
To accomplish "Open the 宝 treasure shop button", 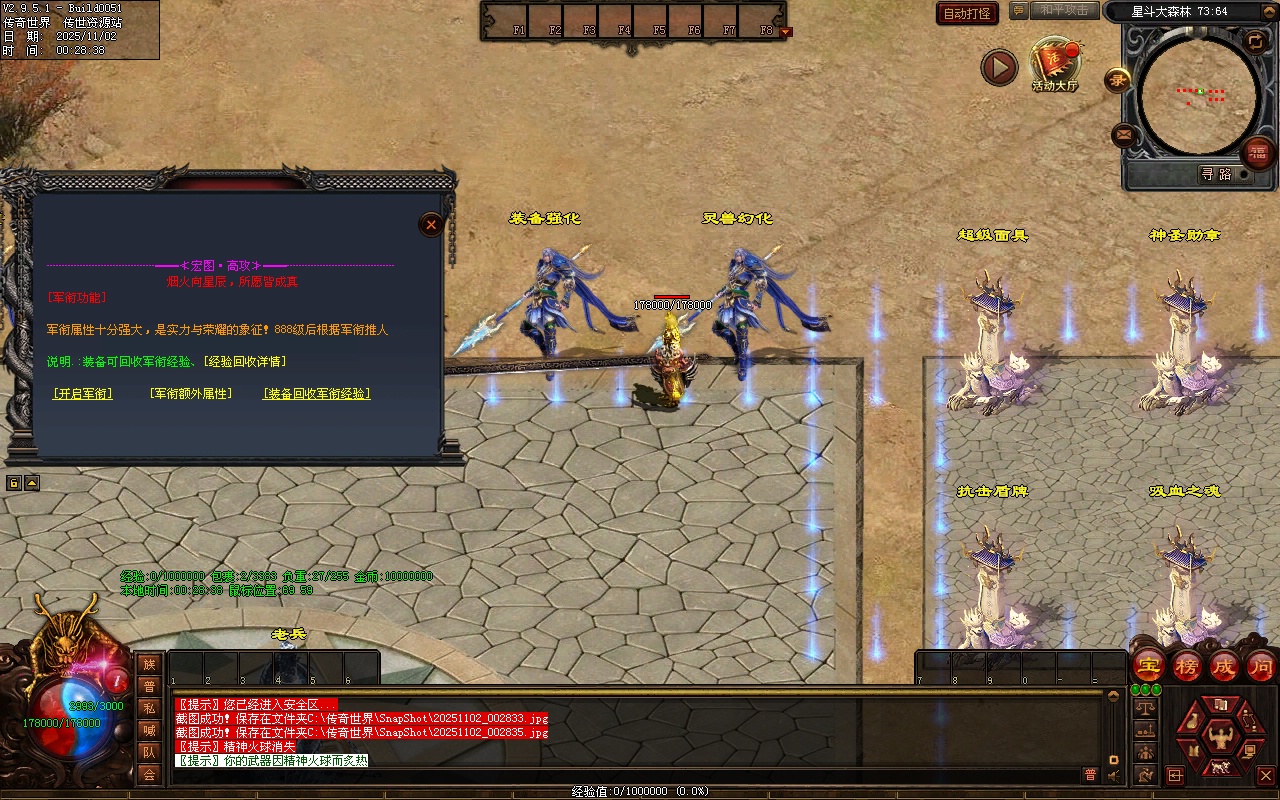I will click(1149, 665).
